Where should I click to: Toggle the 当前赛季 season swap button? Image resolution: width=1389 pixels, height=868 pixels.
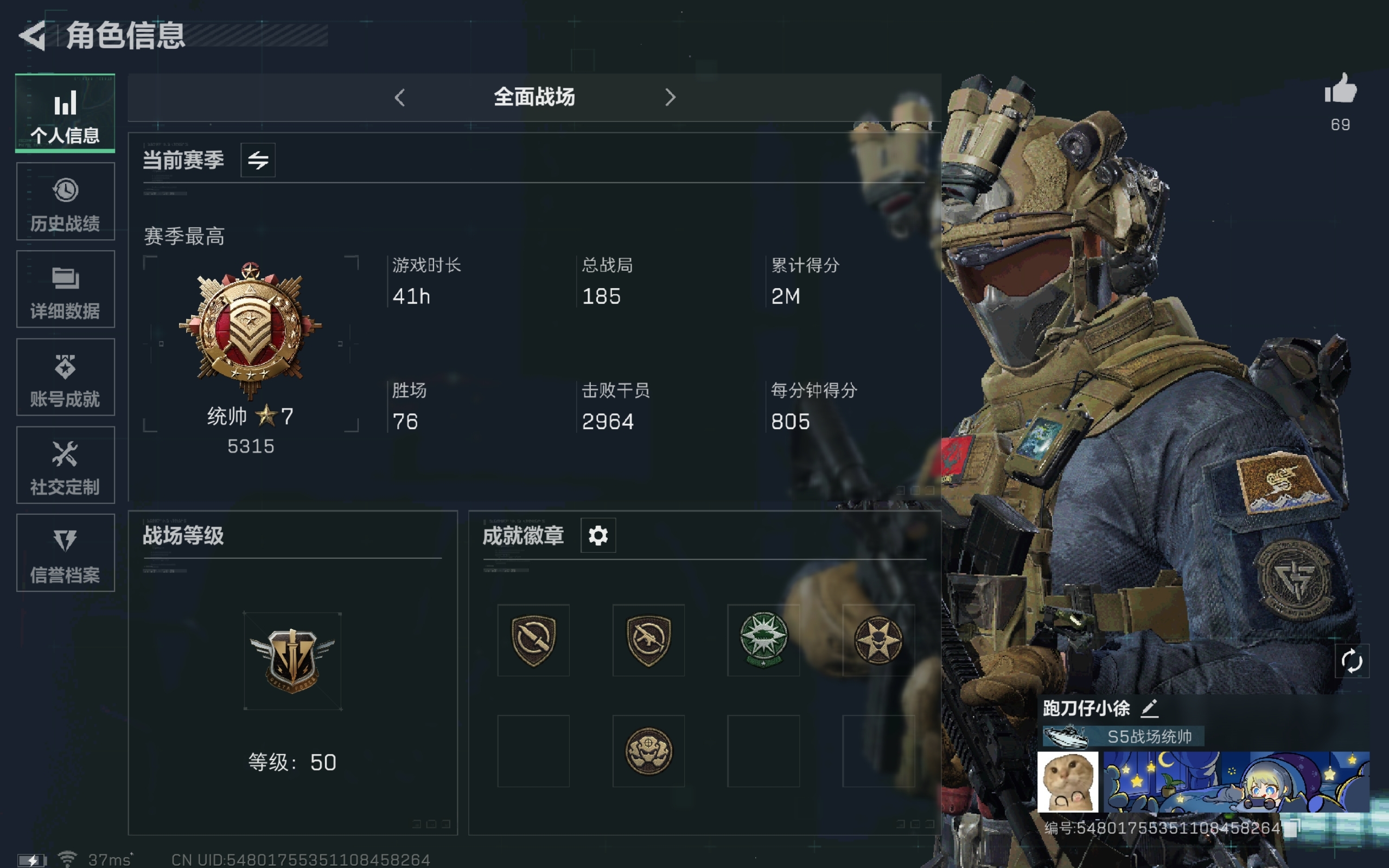(x=258, y=160)
